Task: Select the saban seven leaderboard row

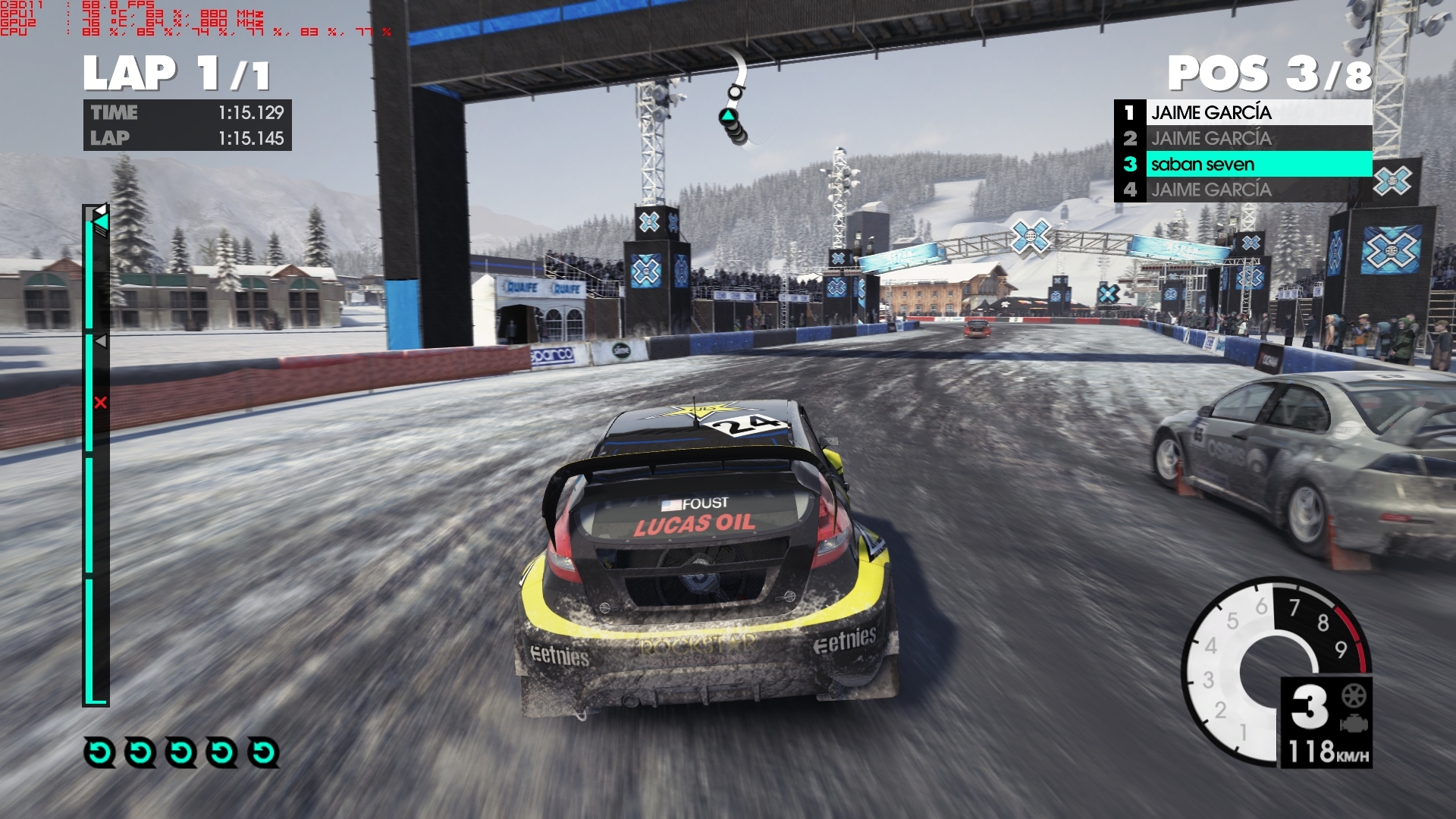Action: 1244,164
